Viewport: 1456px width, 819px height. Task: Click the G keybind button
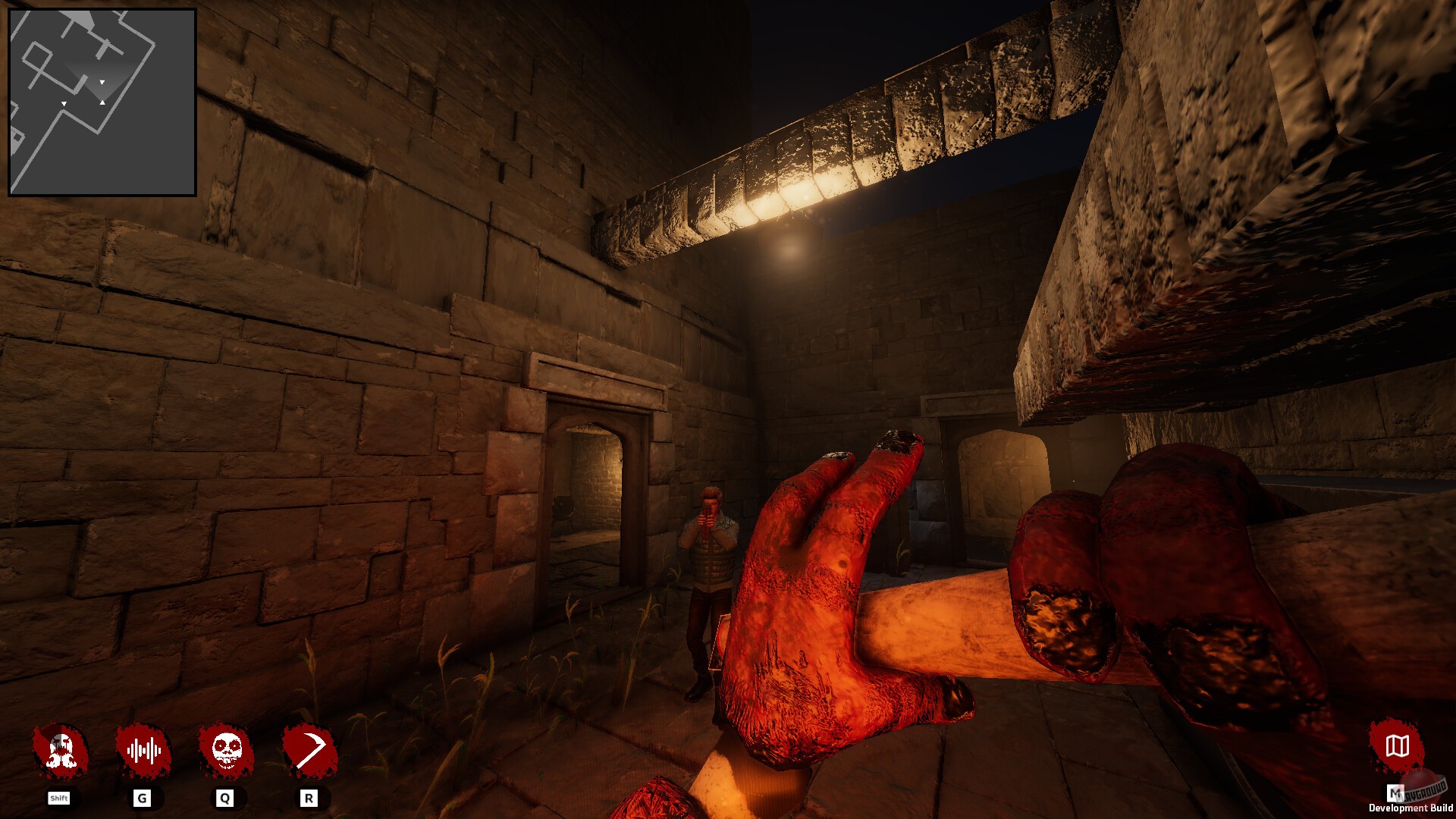click(143, 798)
